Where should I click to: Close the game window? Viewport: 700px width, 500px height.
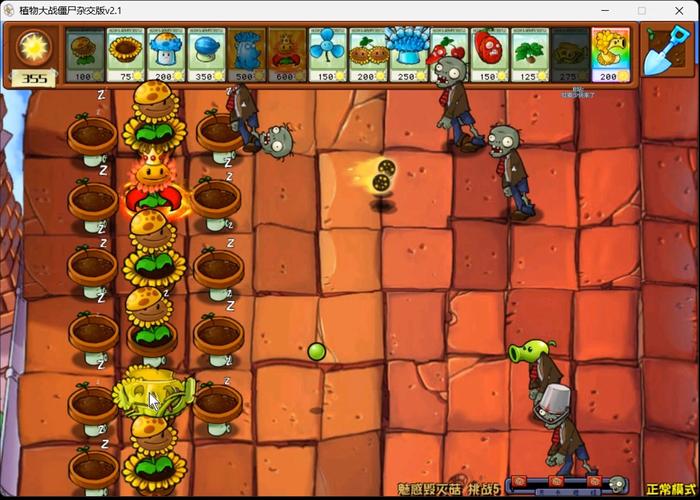682,10
